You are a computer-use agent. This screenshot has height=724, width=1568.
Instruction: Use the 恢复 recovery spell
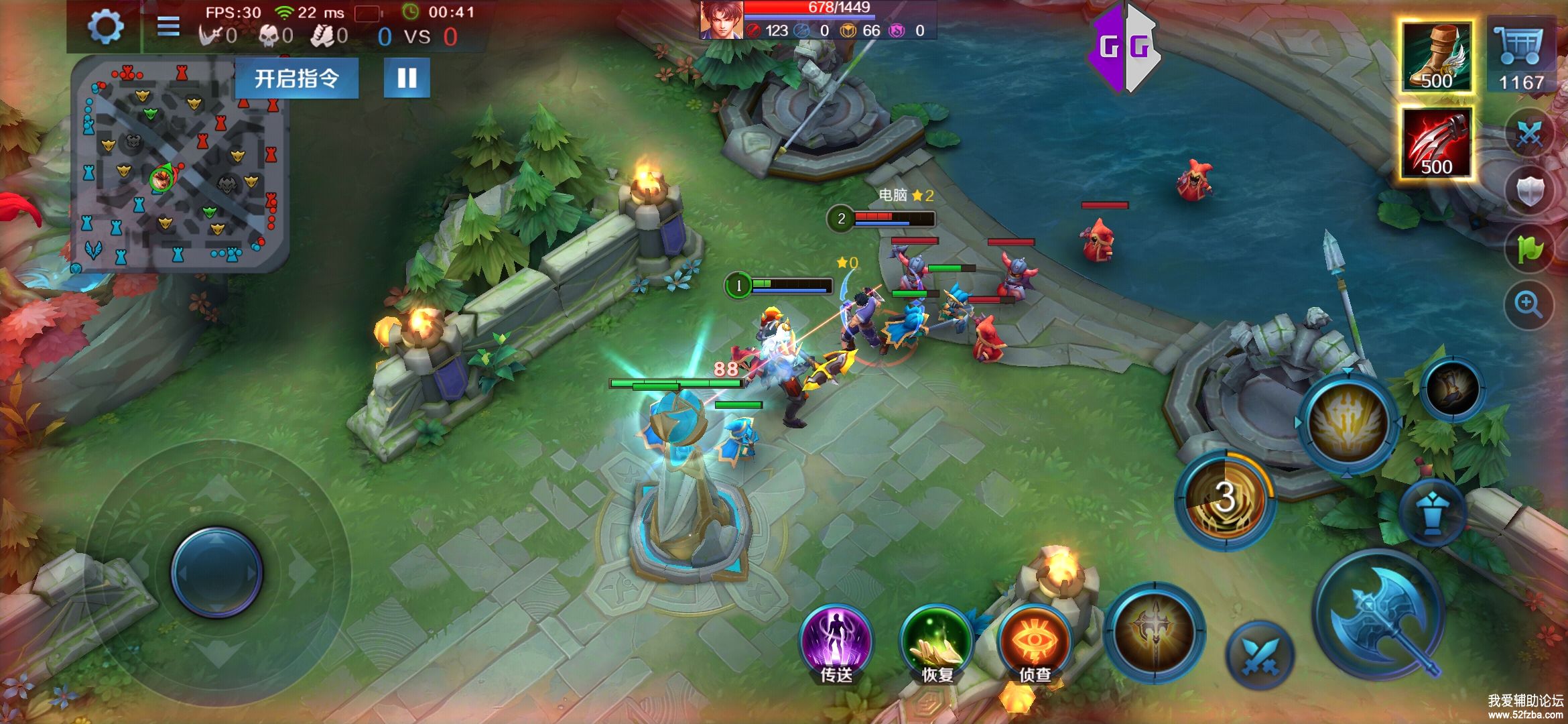[936, 642]
